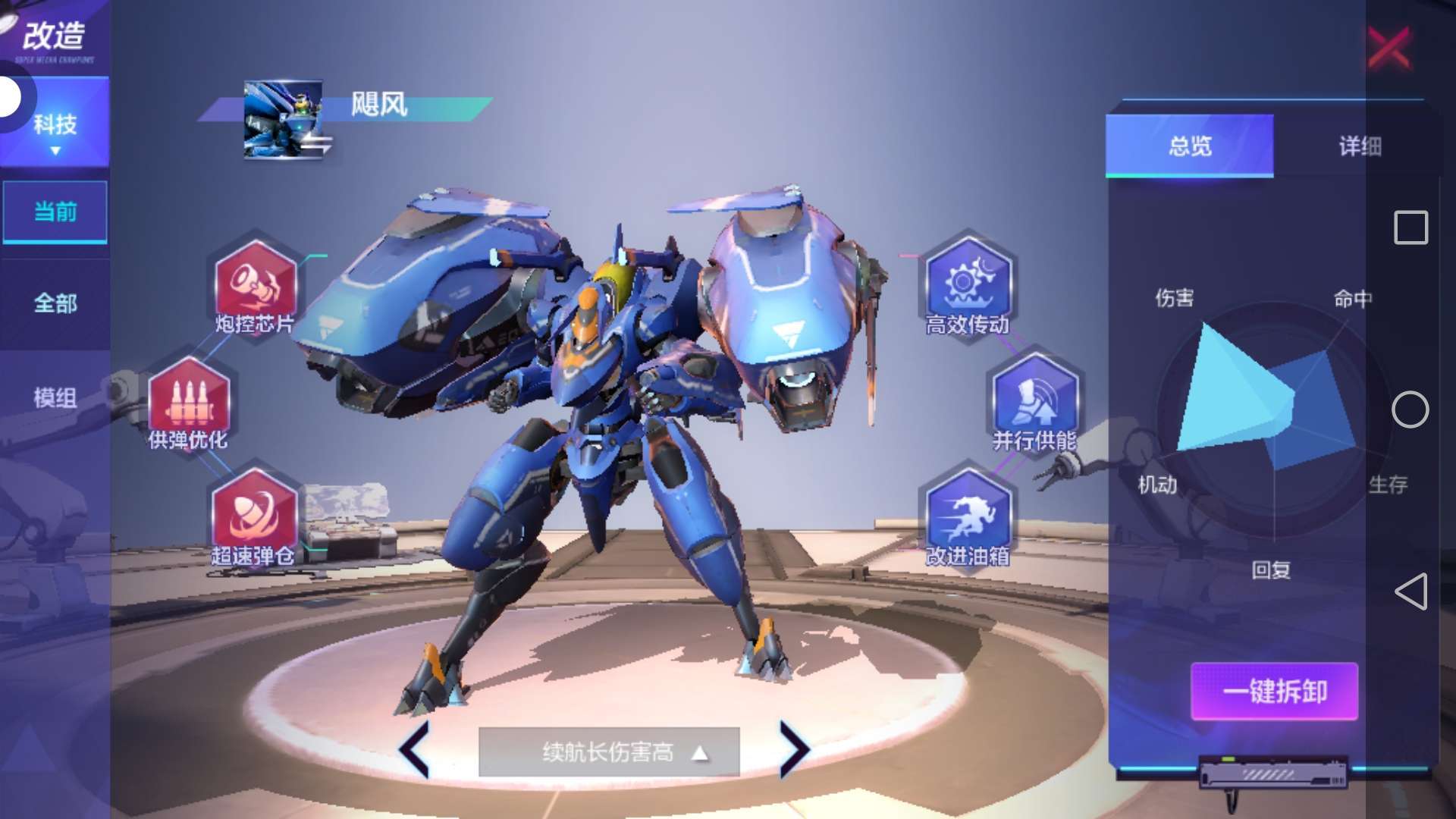Viewport: 1456px width, 819px height.
Task: Select the 超速弹仓 tech slot
Action: pos(253,513)
